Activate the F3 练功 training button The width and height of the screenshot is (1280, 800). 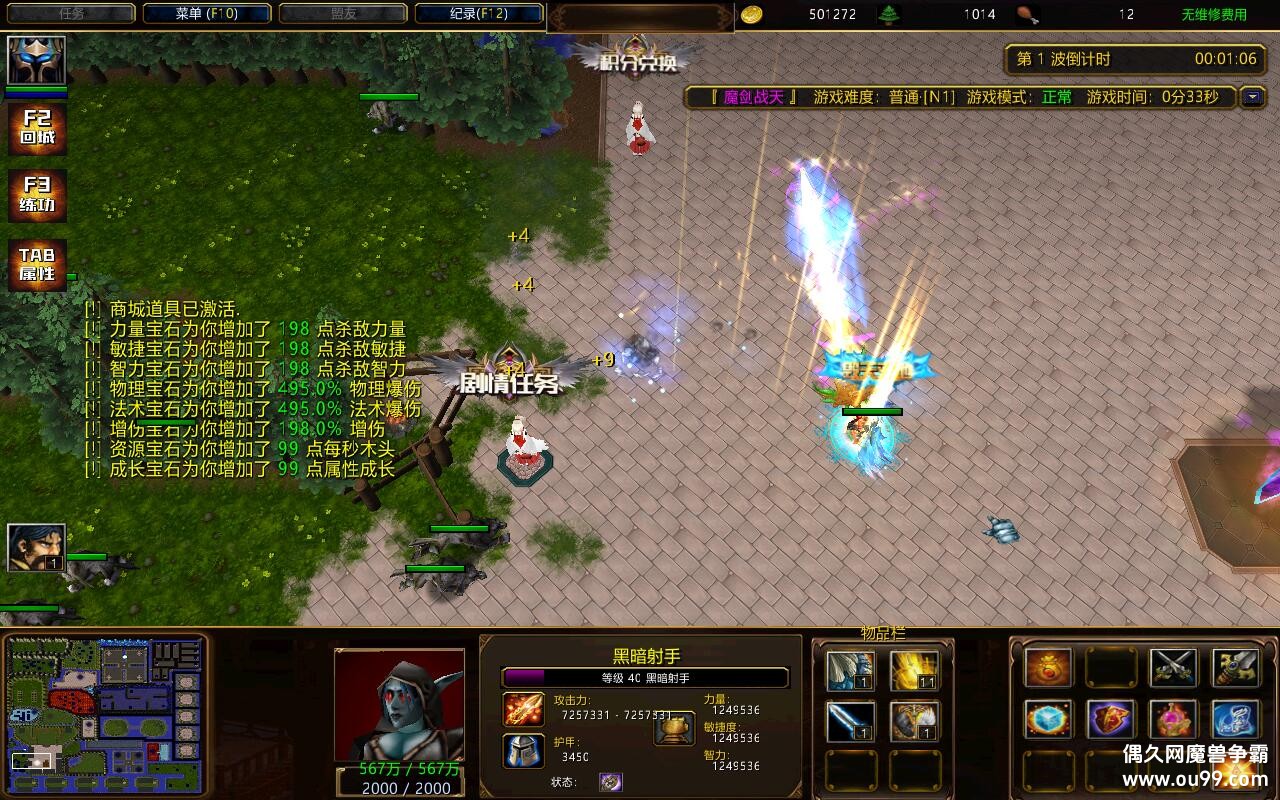(37, 196)
